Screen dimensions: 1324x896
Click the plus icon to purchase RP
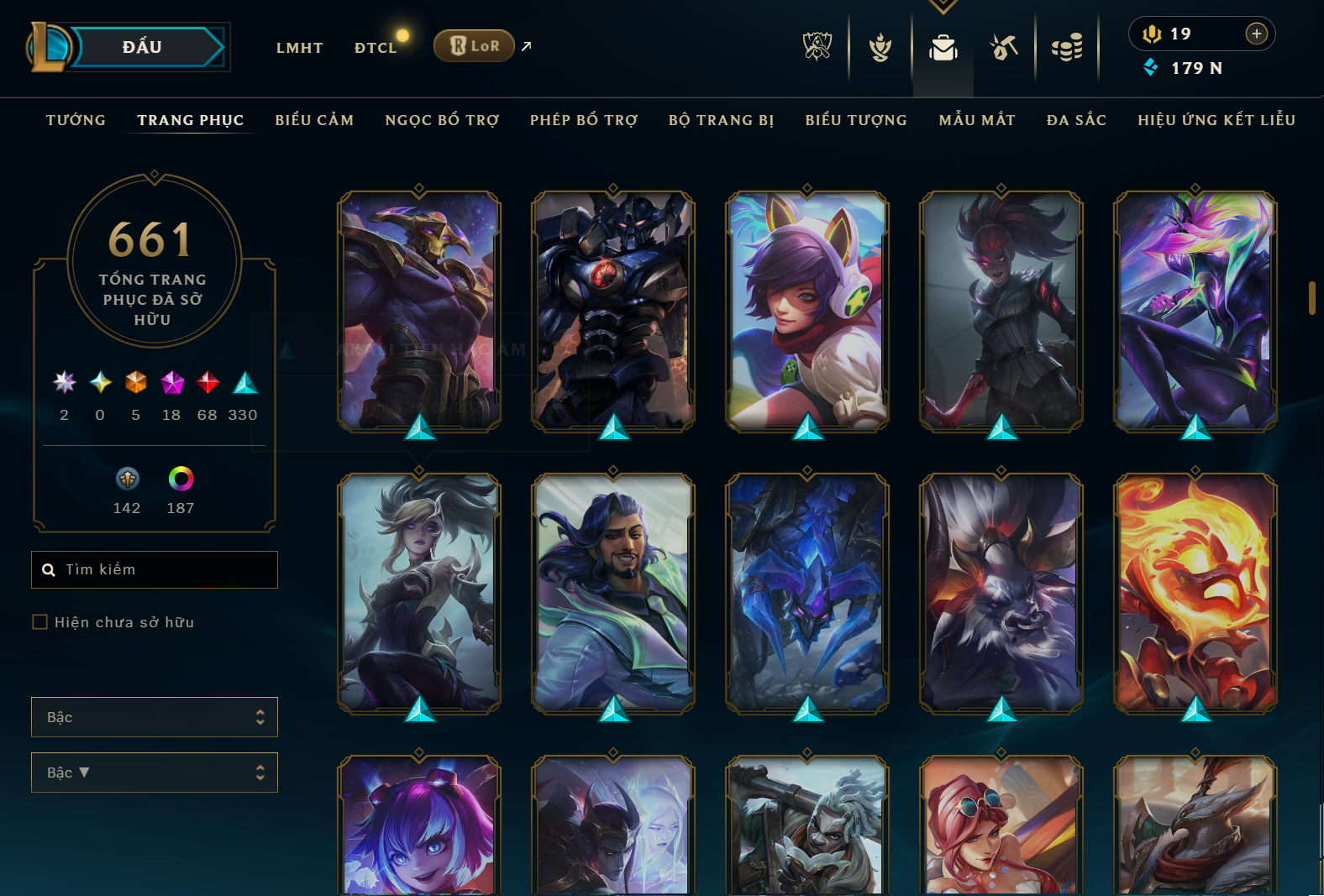click(1257, 34)
